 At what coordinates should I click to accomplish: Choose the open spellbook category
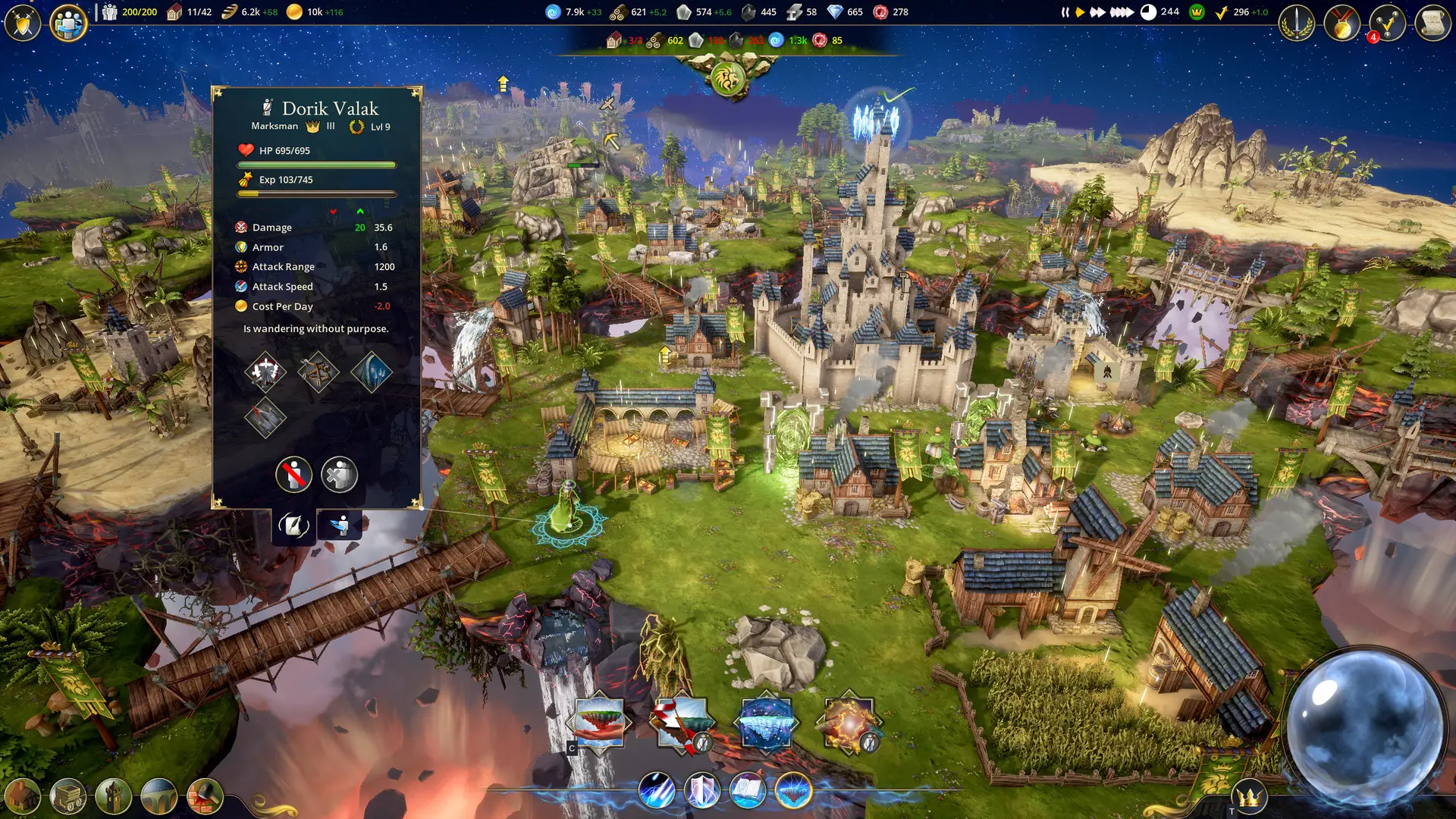pos(748,790)
